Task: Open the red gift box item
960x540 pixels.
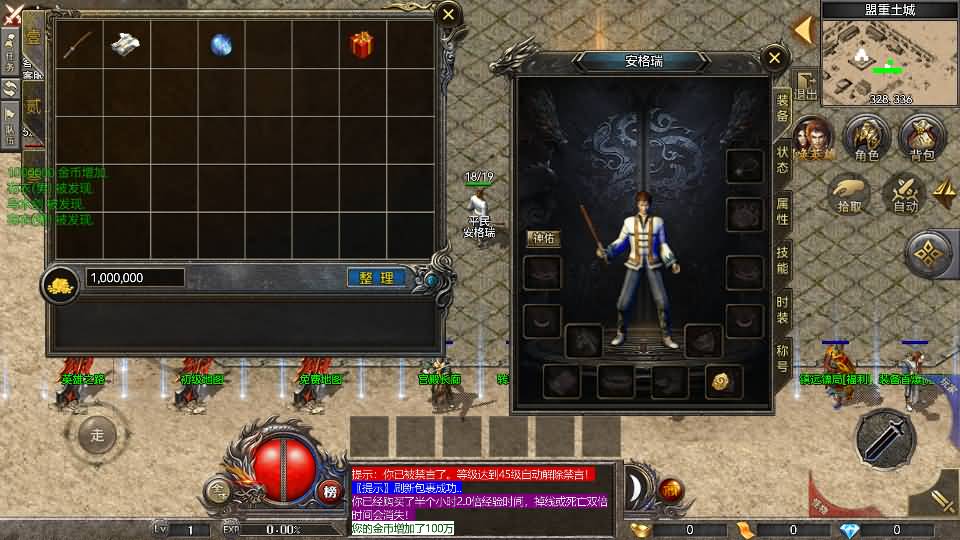Action: click(x=361, y=45)
